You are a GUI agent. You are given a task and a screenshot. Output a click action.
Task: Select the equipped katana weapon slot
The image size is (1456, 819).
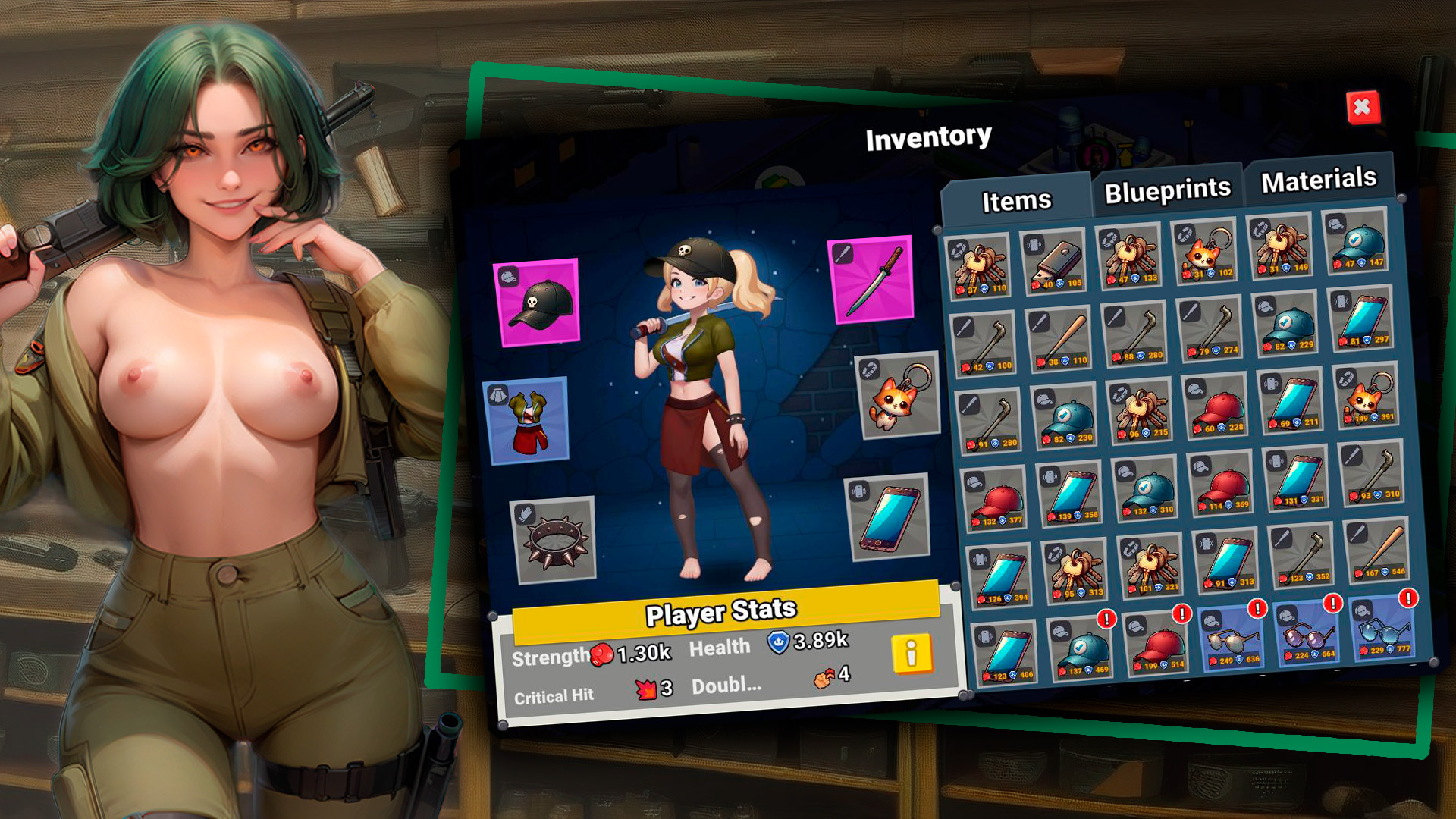873,280
